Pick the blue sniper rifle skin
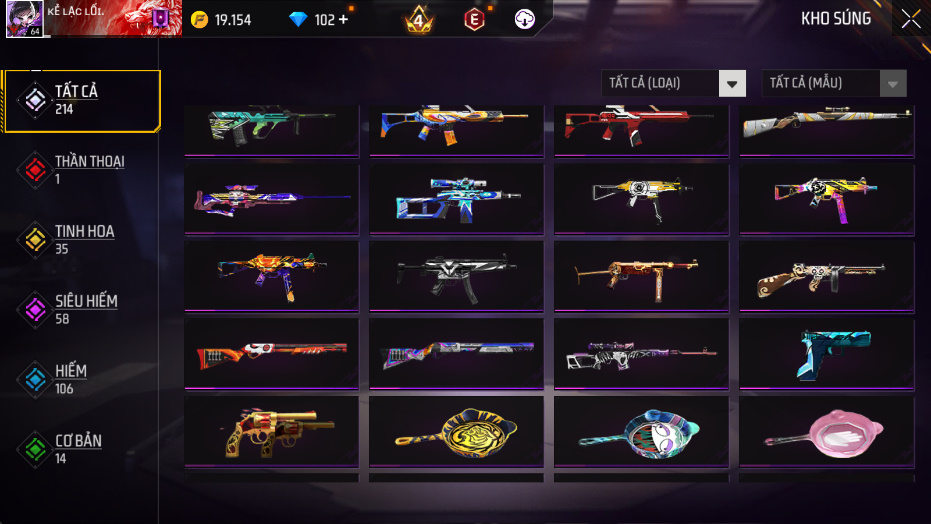931x524 pixels. pos(456,199)
